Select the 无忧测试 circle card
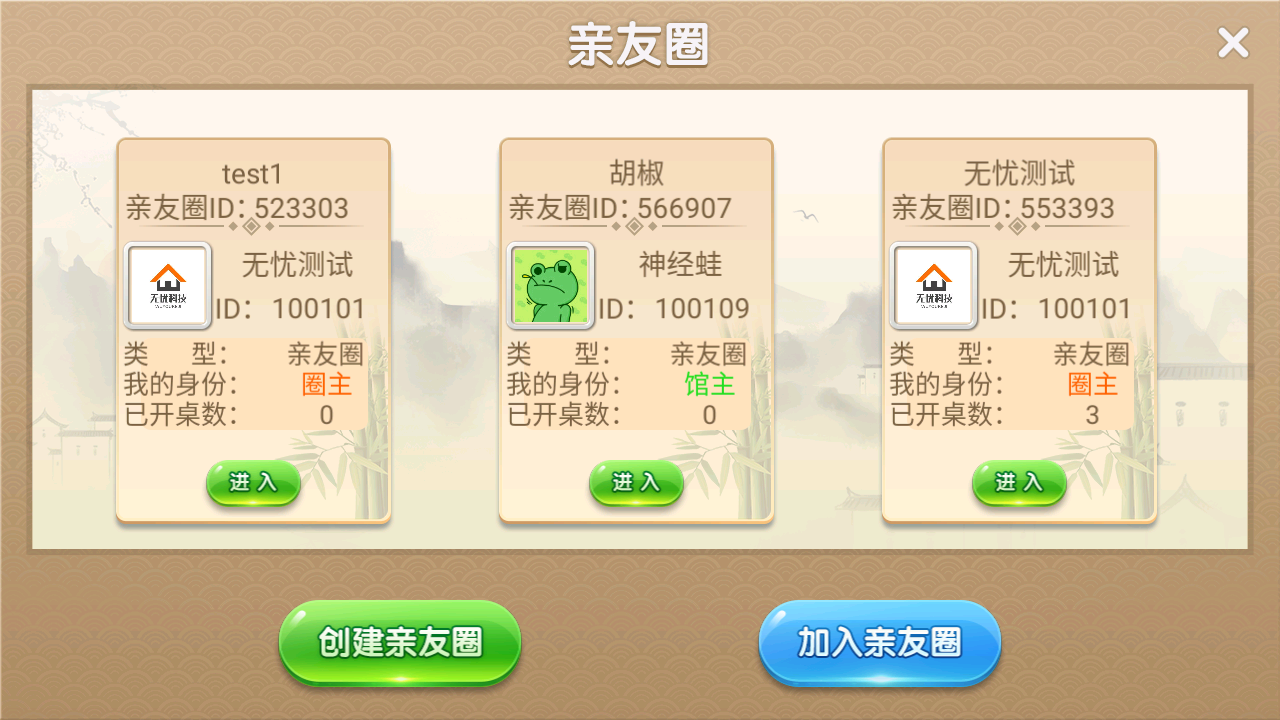The image size is (1280, 720). [x=1019, y=330]
